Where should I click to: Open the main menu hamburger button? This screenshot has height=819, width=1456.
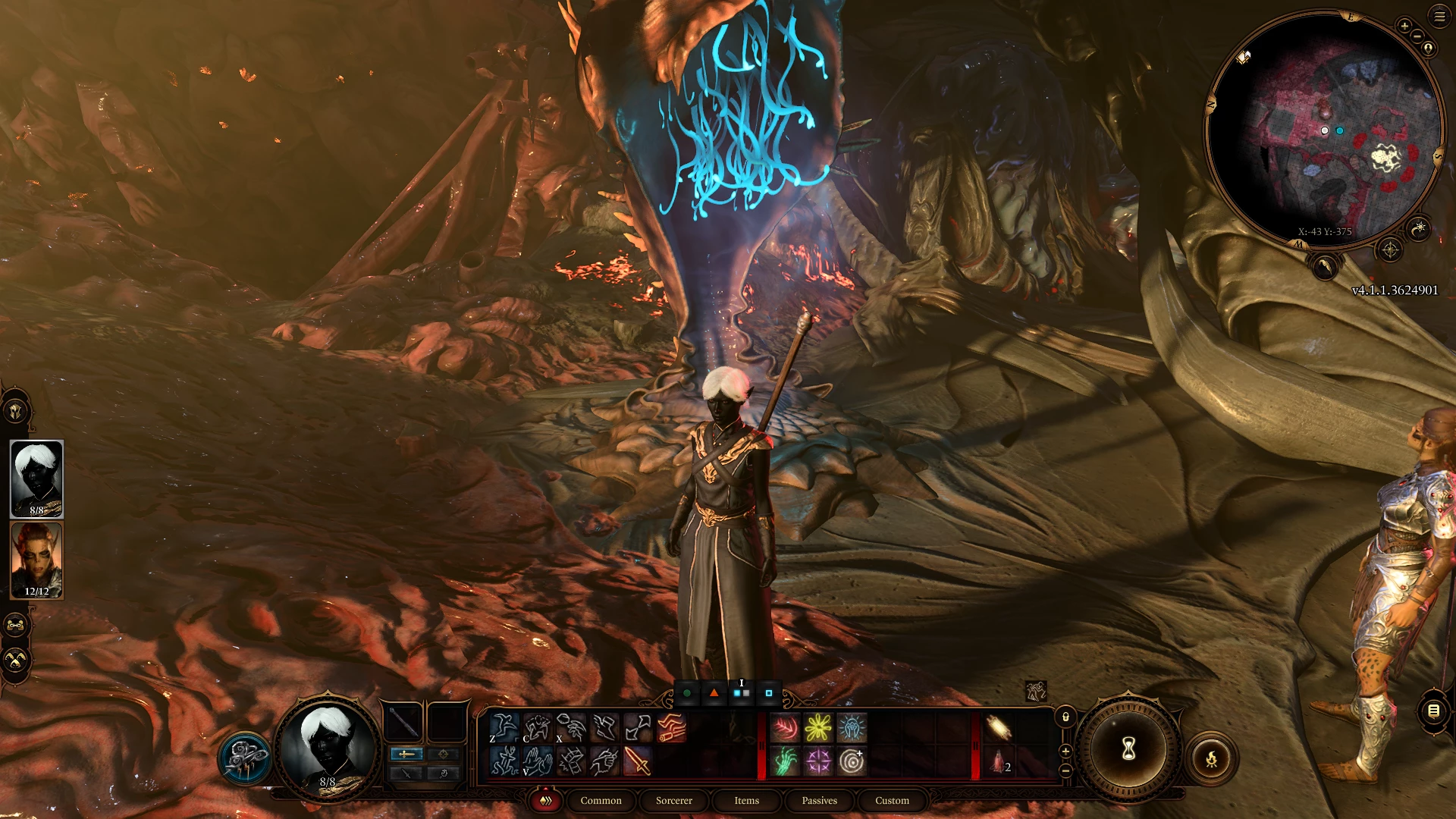pyautogui.click(x=1439, y=16)
